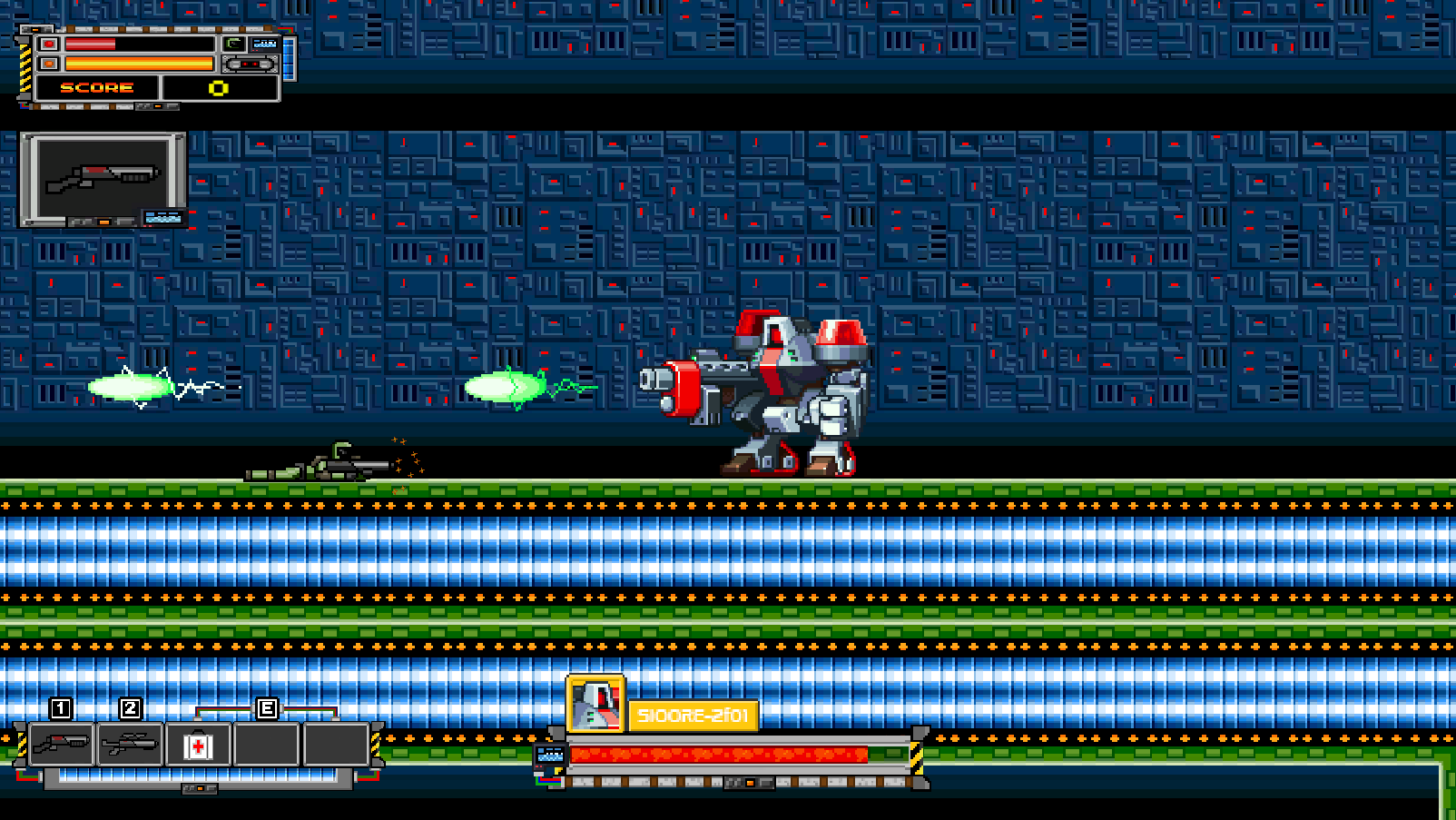Click the equipped shotgun weapon display

[x=103, y=178]
